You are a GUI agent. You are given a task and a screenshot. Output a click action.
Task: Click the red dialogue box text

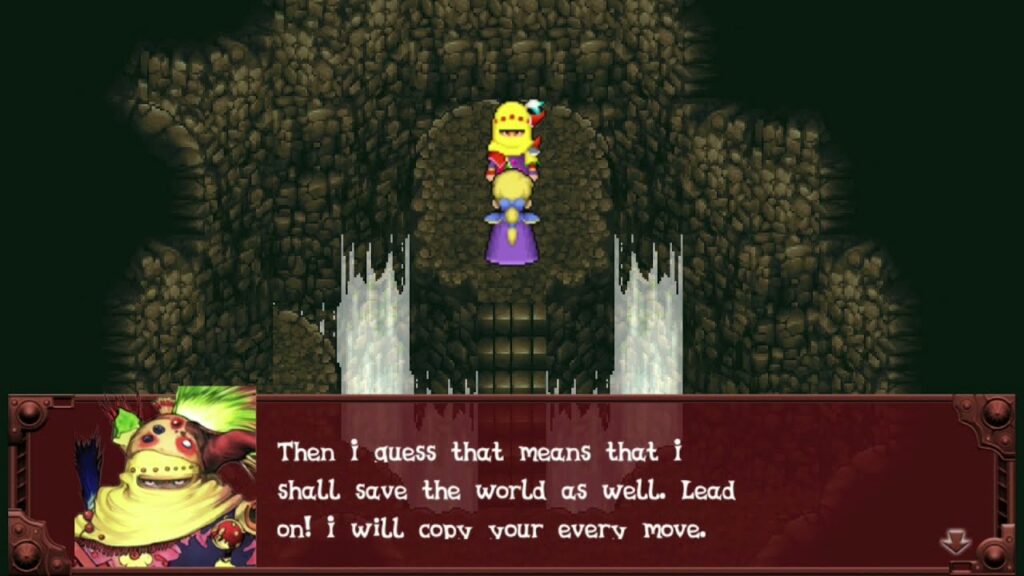coord(507,490)
